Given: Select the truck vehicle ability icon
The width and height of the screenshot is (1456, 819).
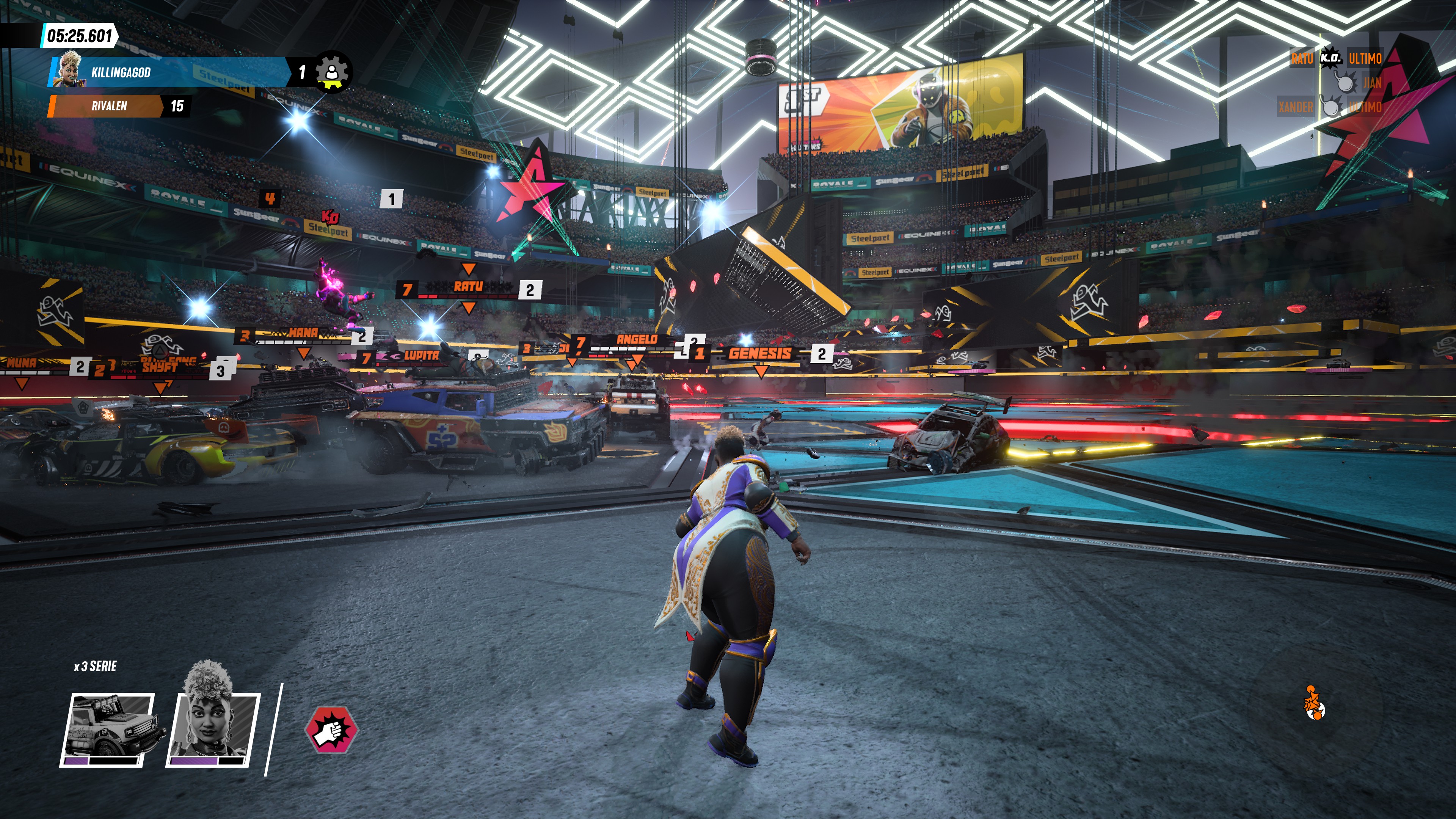Looking at the screenshot, I should click(x=107, y=728).
